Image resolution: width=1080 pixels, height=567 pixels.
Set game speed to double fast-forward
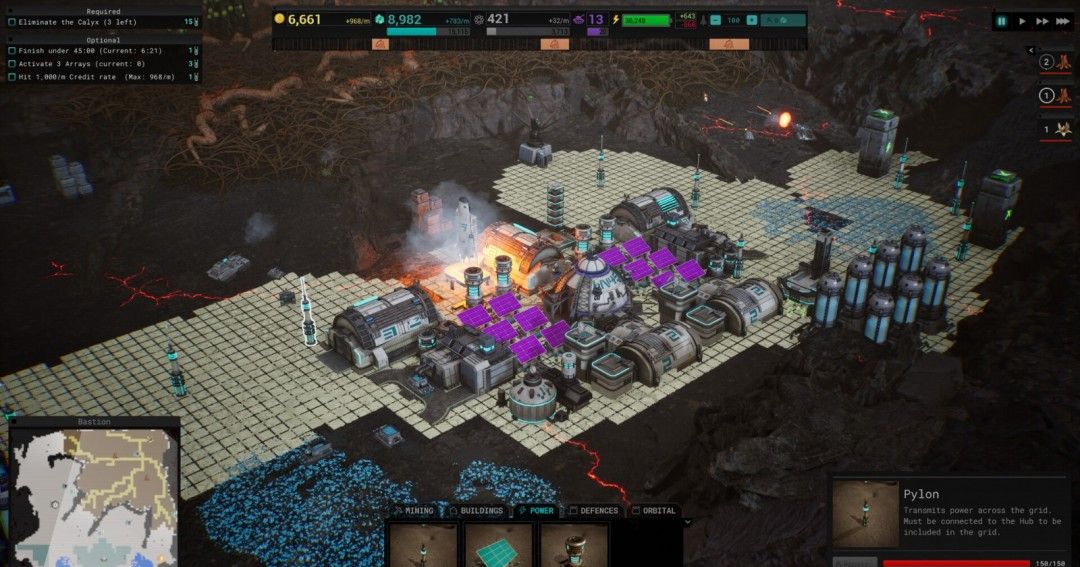point(1043,20)
